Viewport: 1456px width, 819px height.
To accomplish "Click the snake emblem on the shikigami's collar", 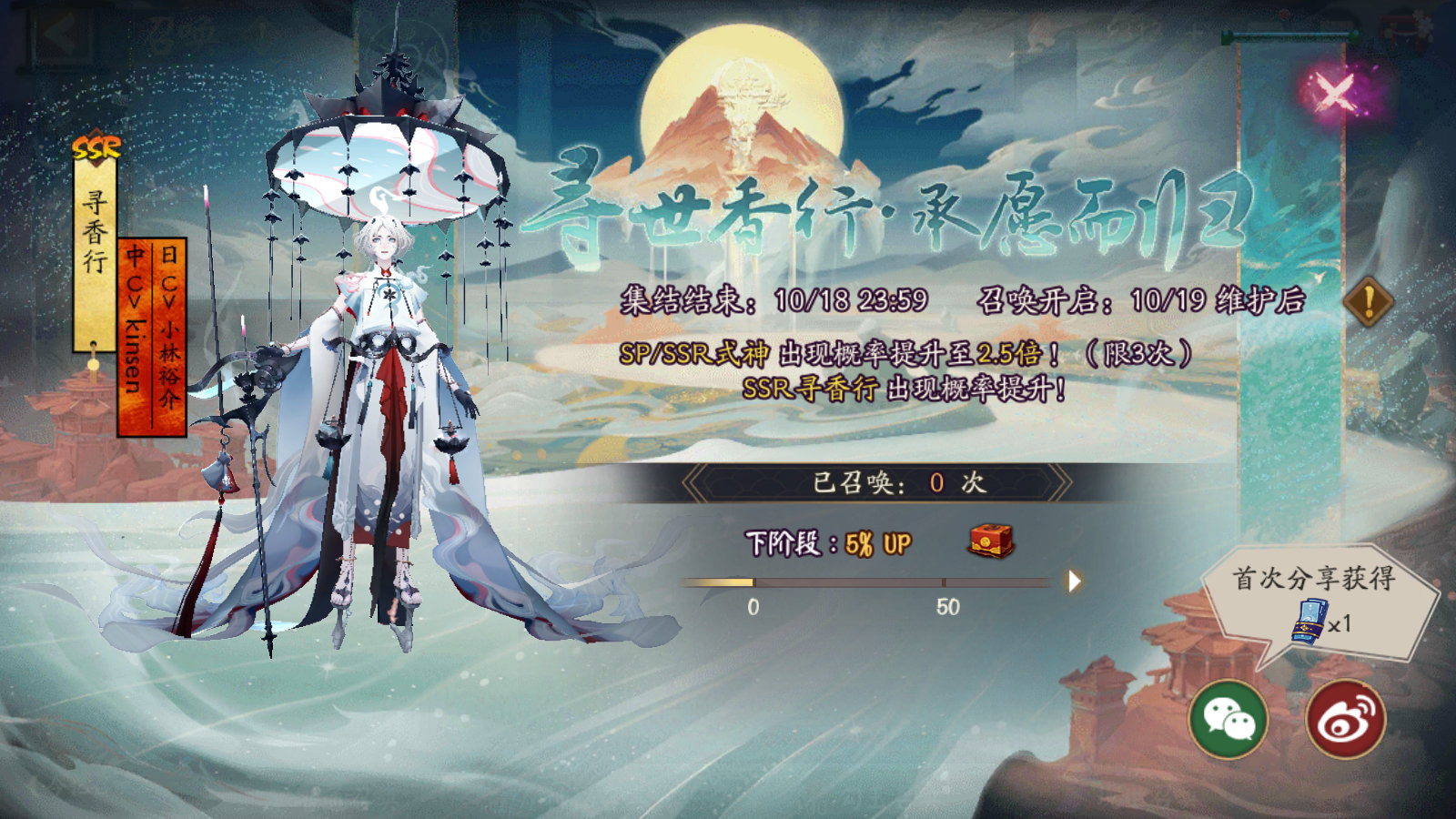I will pos(387,294).
